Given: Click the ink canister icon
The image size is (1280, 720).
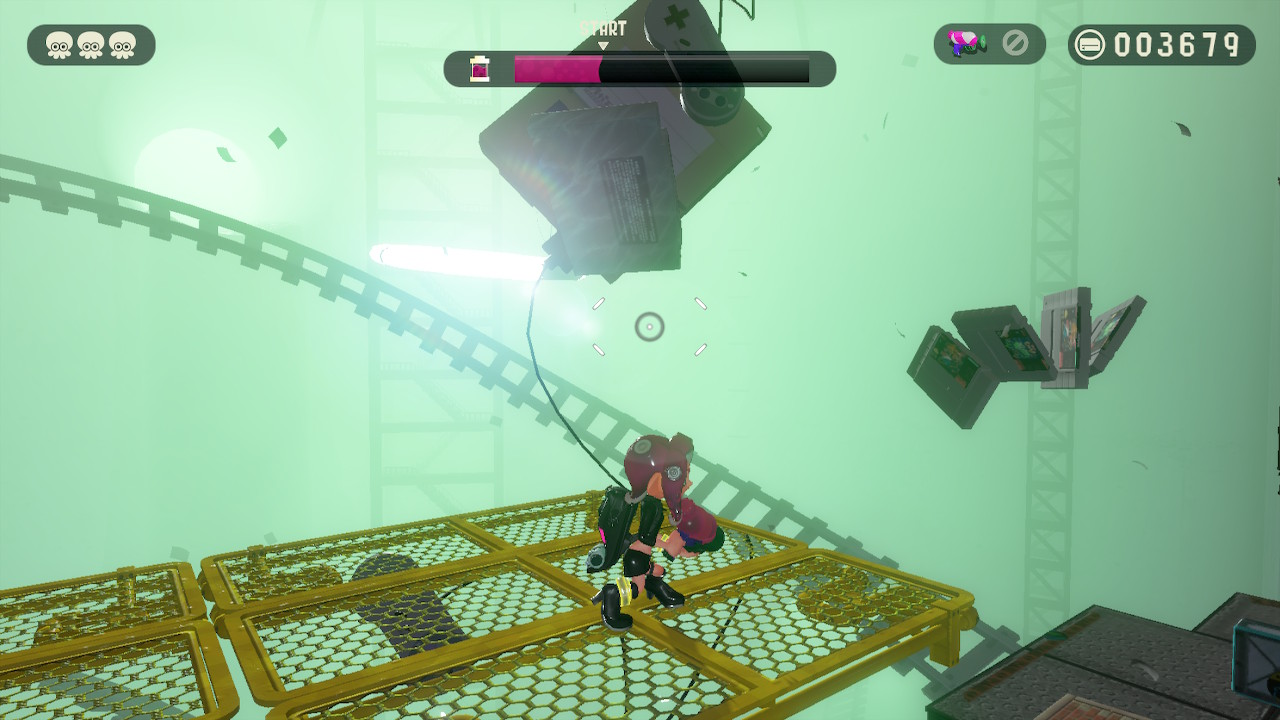Looking at the screenshot, I should click(480, 69).
